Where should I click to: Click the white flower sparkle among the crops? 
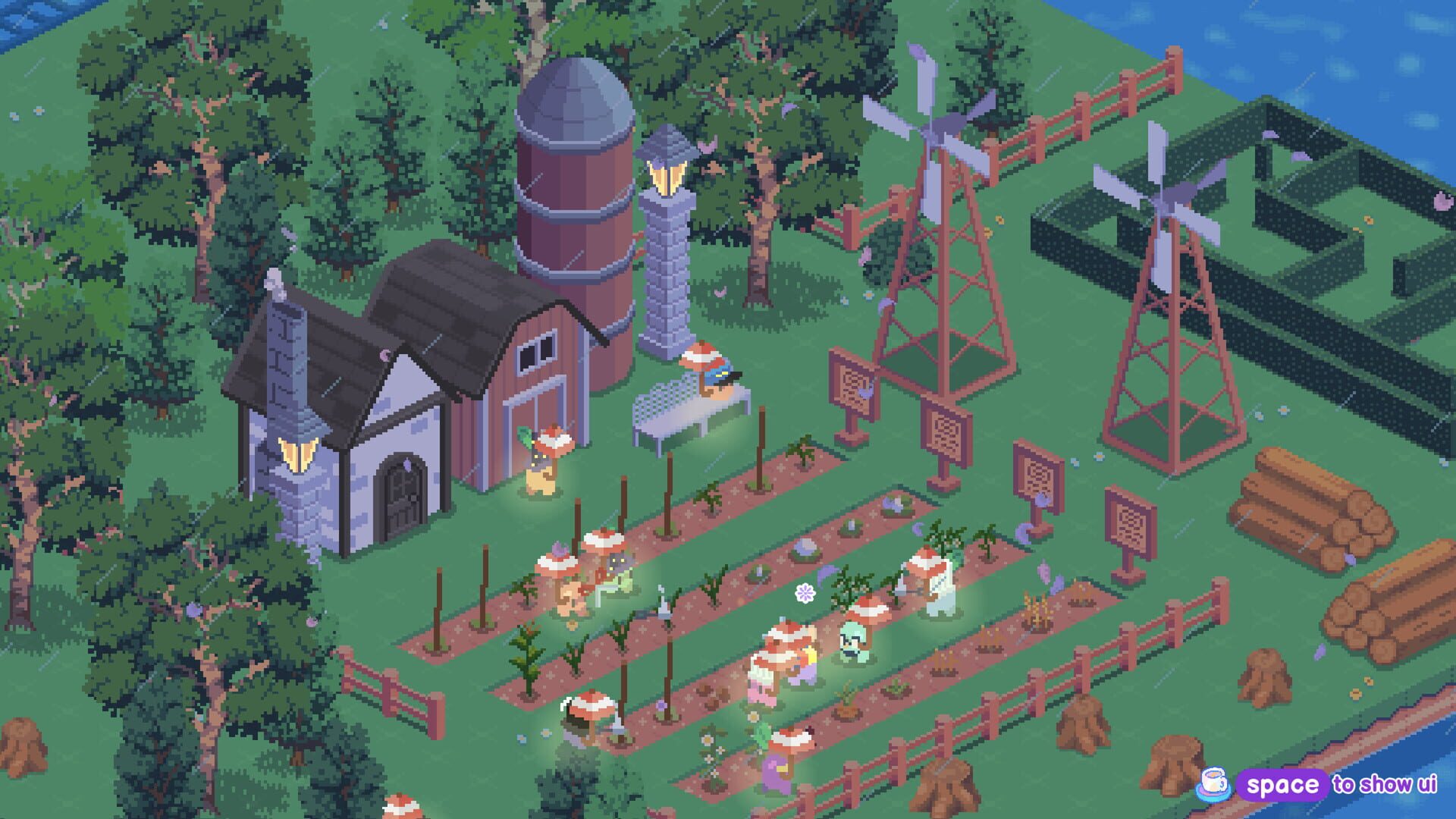(805, 592)
